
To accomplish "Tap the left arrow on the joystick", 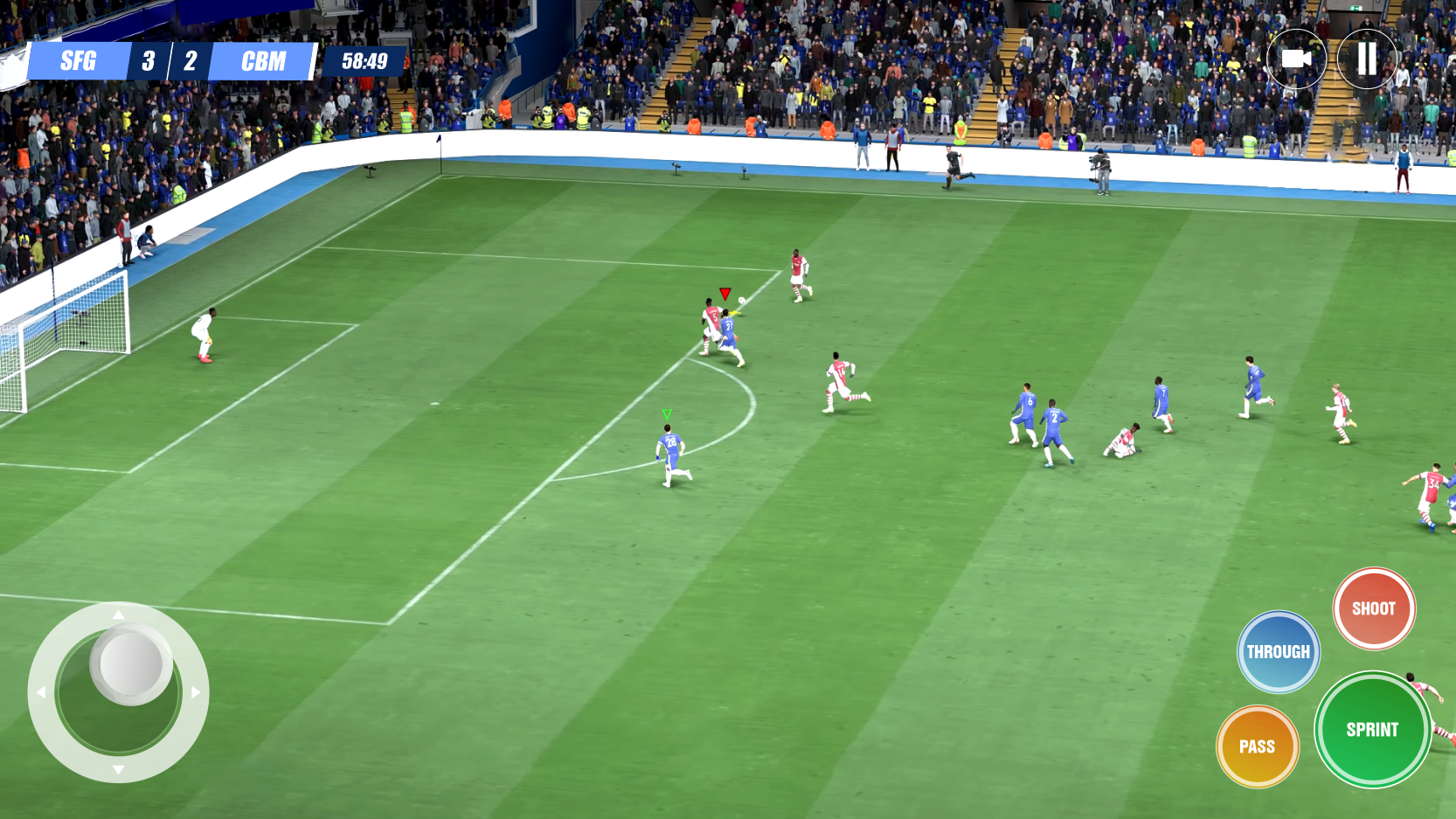I will (x=41, y=693).
